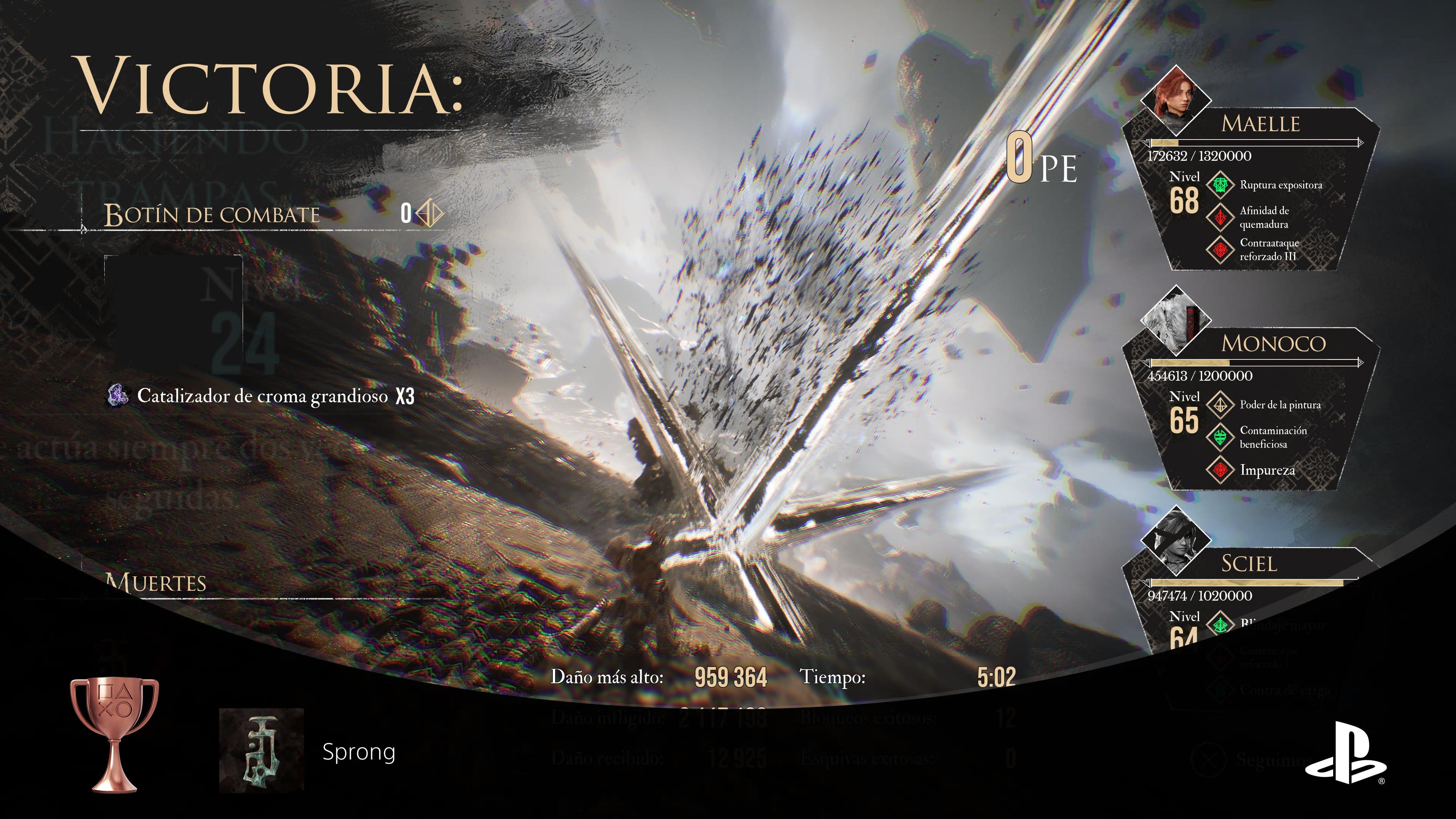The width and height of the screenshot is (1456, 819).
Task: Select the Afinidad de quemadura skill icon
Action: (x=1220, y=217)
